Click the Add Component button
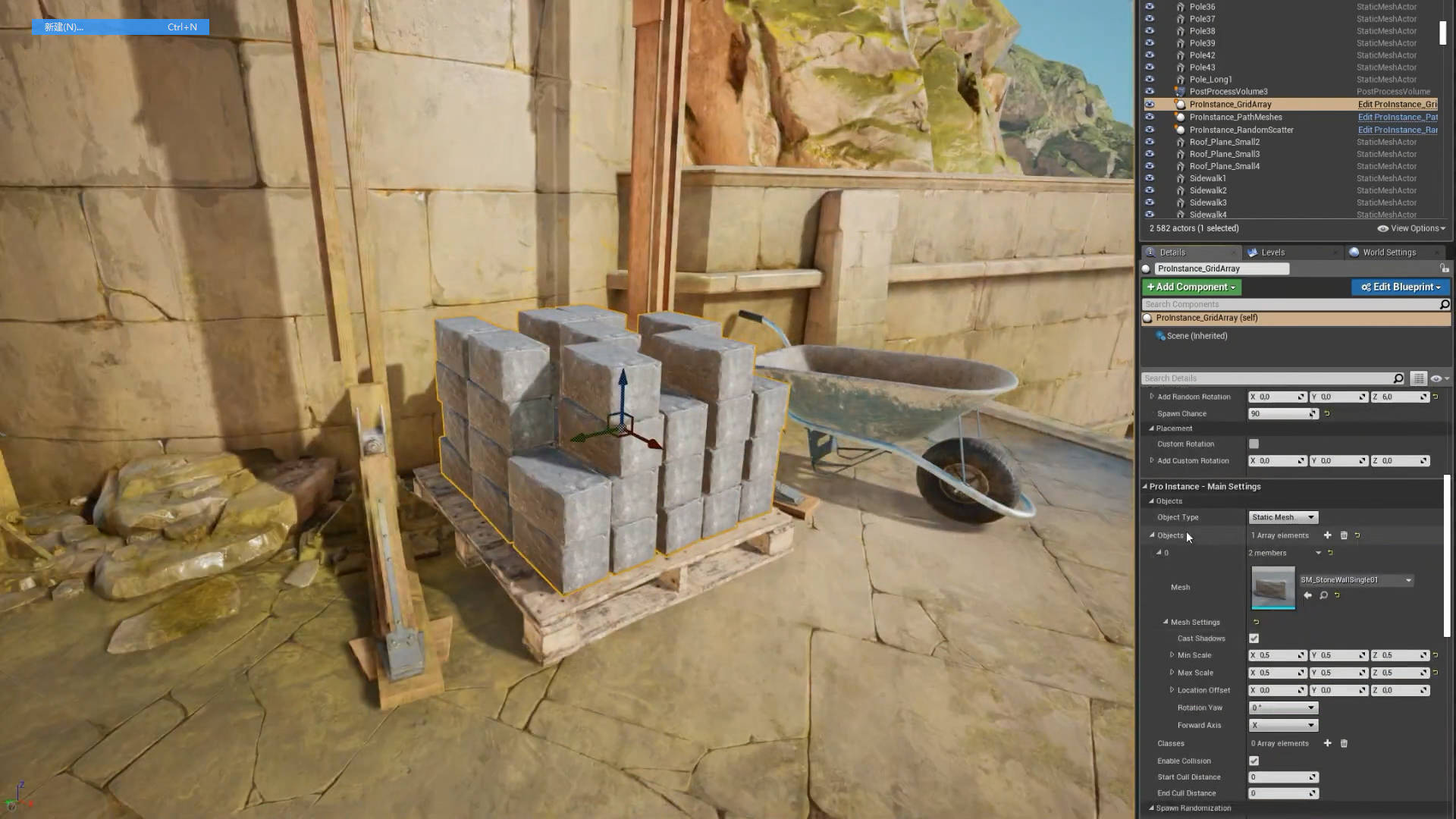1456x819 pixels. point(1191,287)
